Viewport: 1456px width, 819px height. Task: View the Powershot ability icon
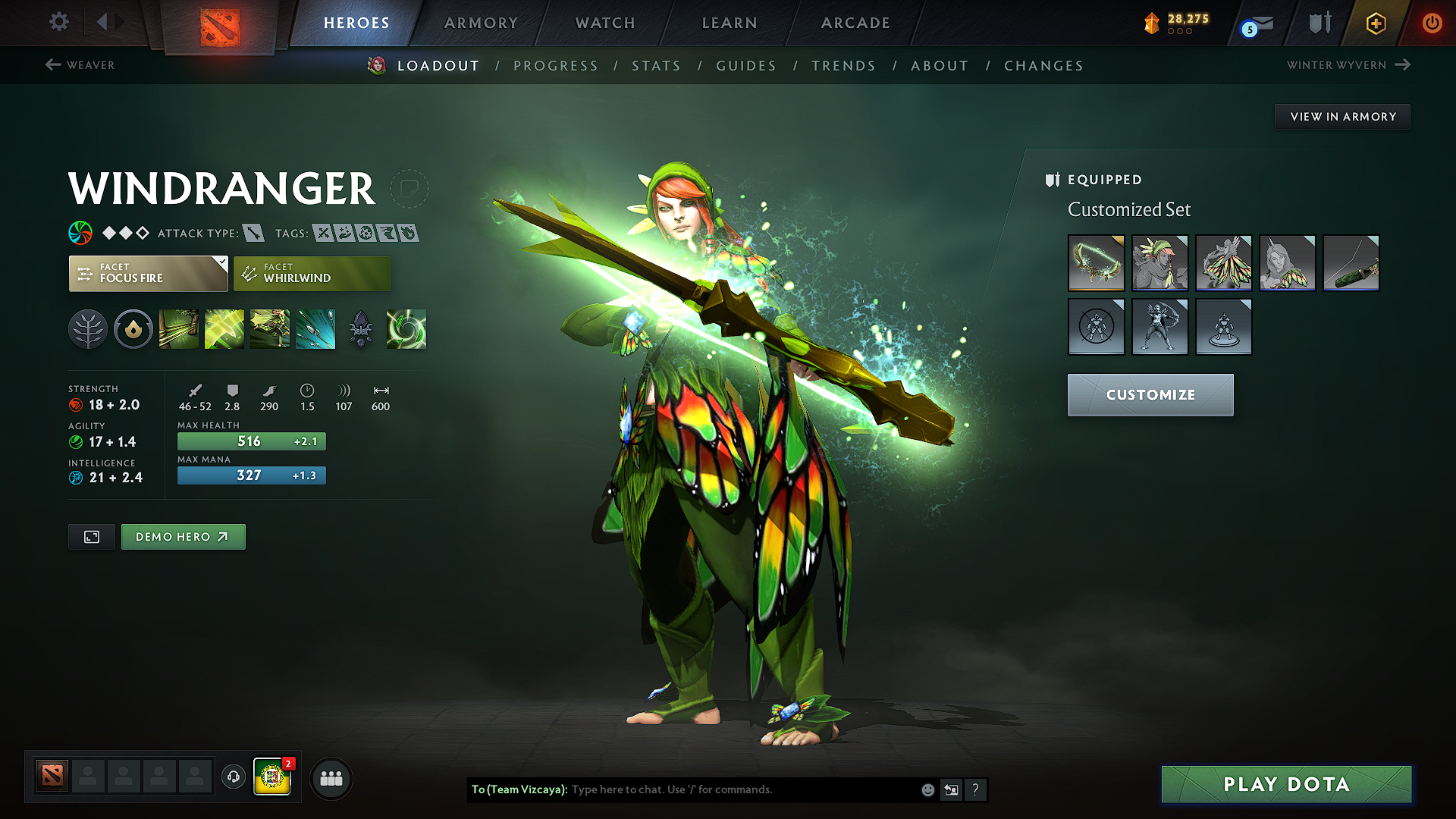click(224, 329)
